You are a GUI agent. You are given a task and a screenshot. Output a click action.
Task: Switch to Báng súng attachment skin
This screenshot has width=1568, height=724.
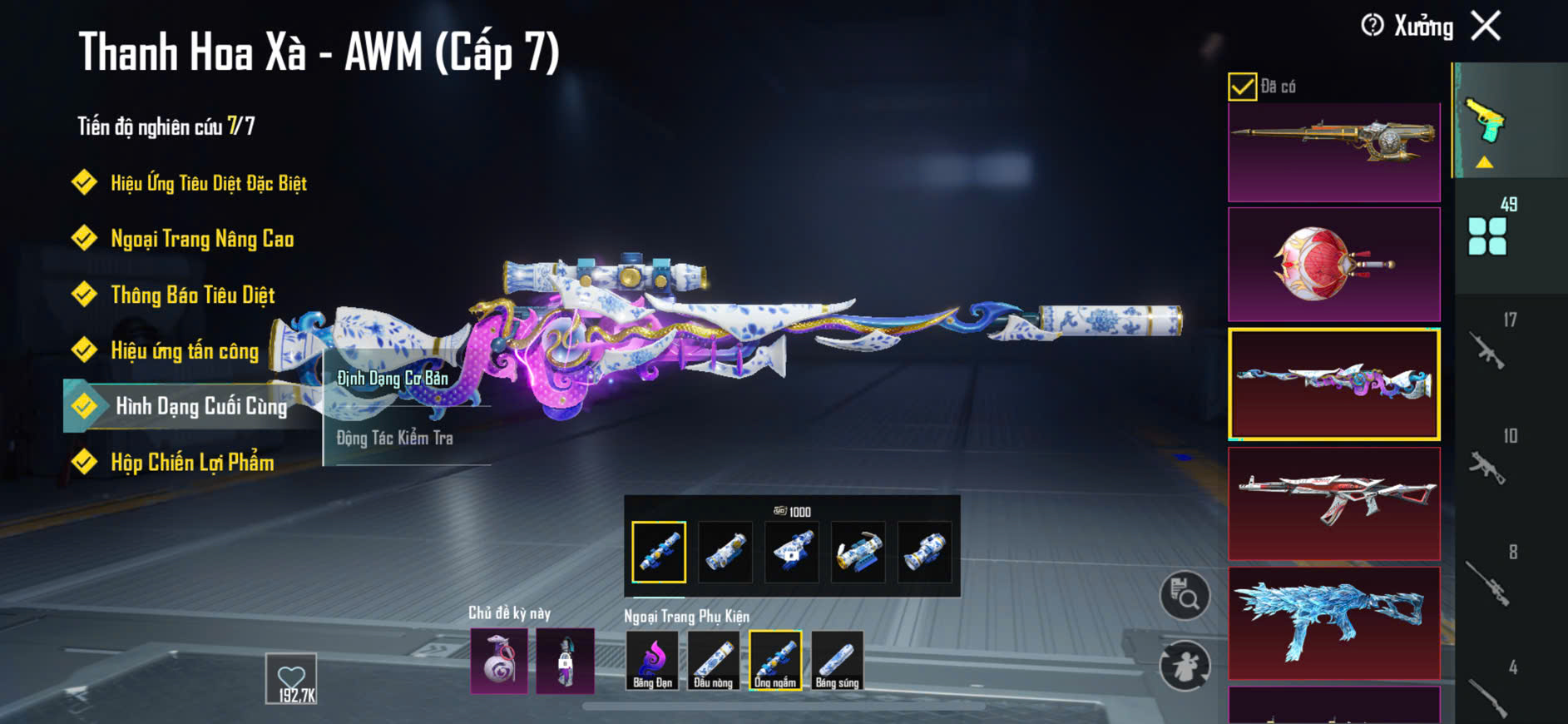pos(837,661)
